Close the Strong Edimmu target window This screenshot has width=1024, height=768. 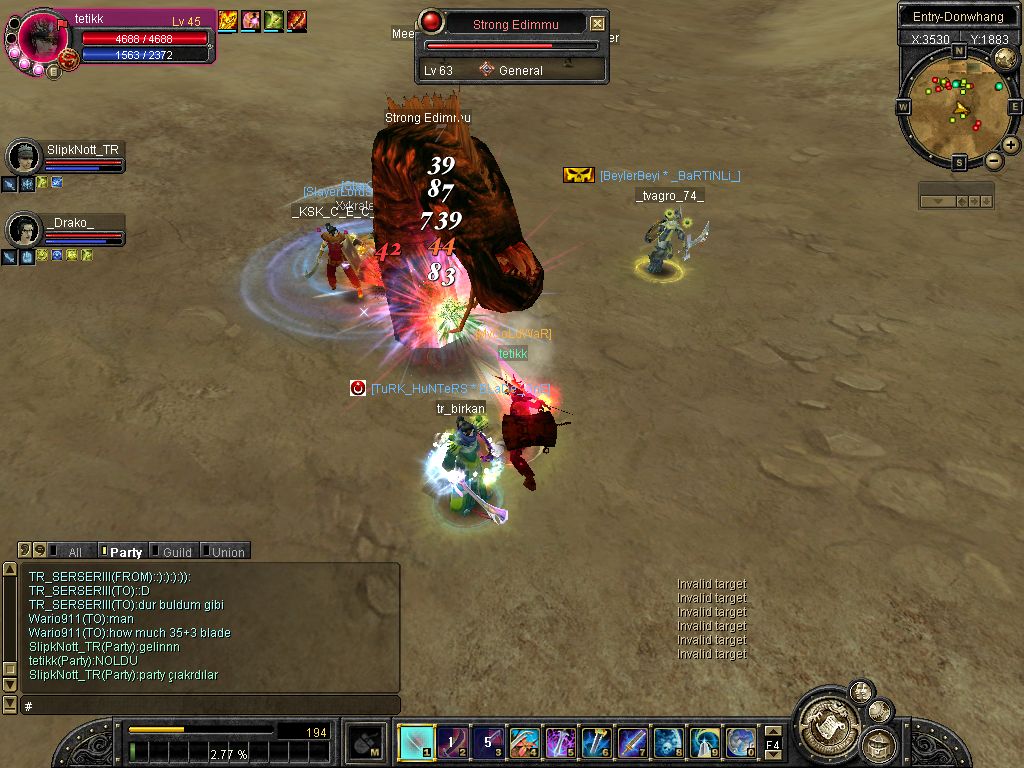tap(597, 24)
